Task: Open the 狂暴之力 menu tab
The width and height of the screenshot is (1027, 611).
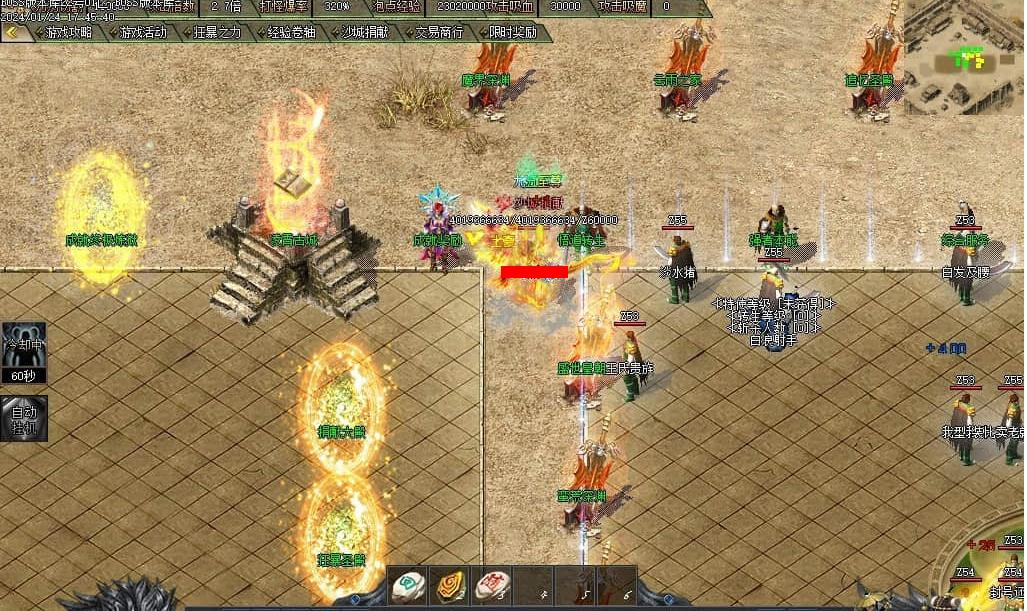Action: pyautogui.click(x=217, y=32)
